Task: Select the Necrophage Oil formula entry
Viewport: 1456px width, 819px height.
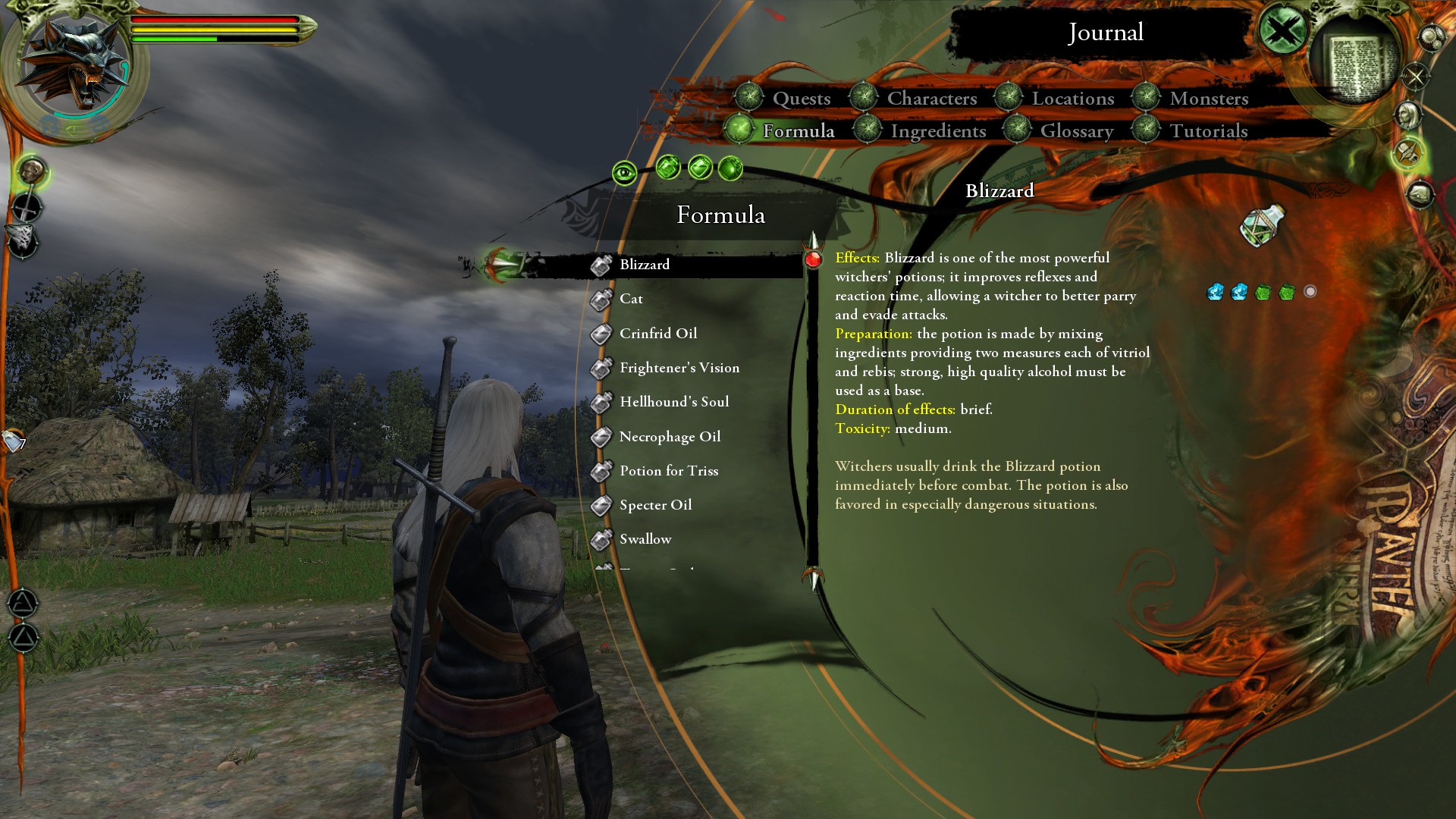Action: pos(670,437)
